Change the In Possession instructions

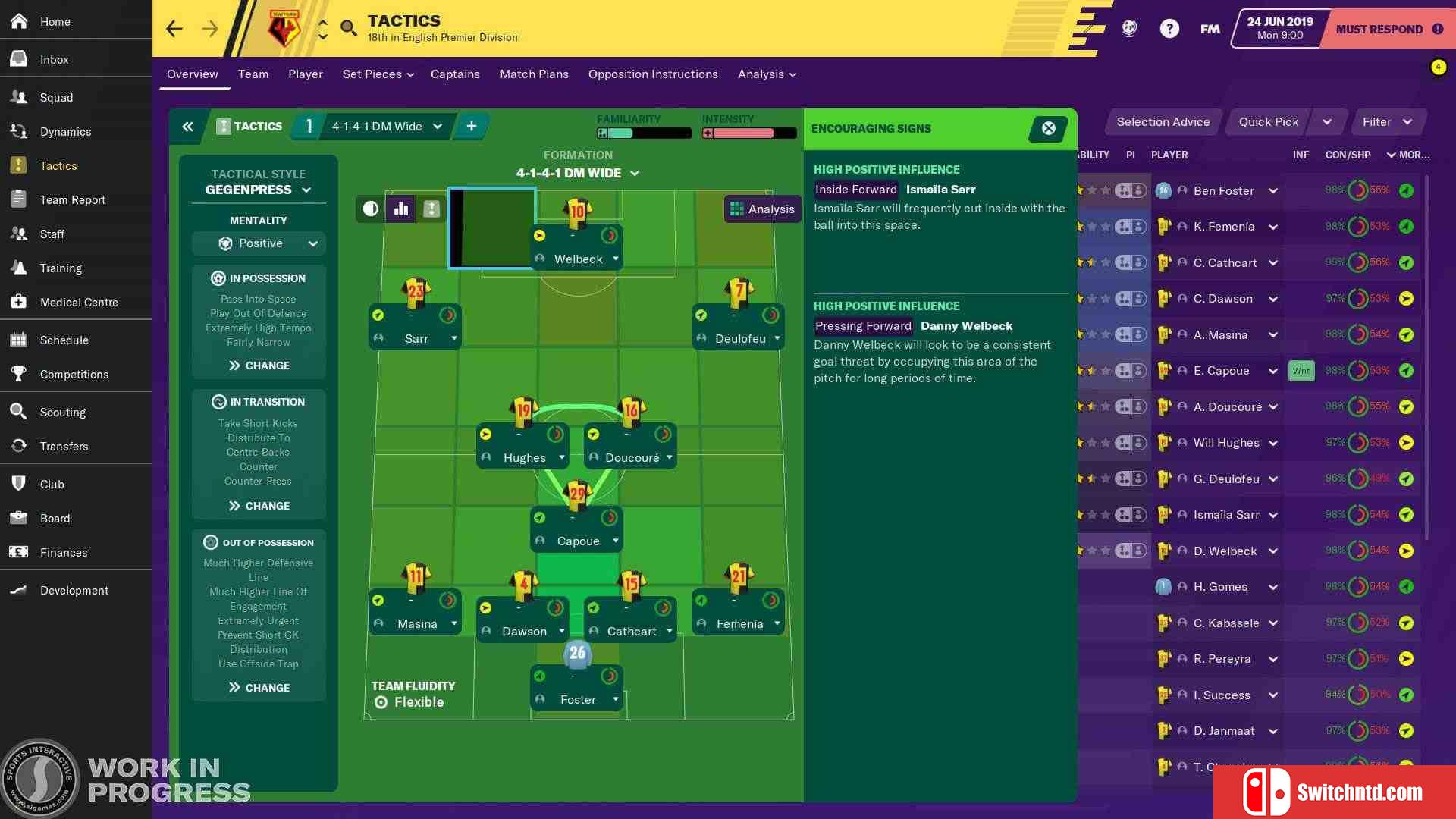(x=259, y=366)
